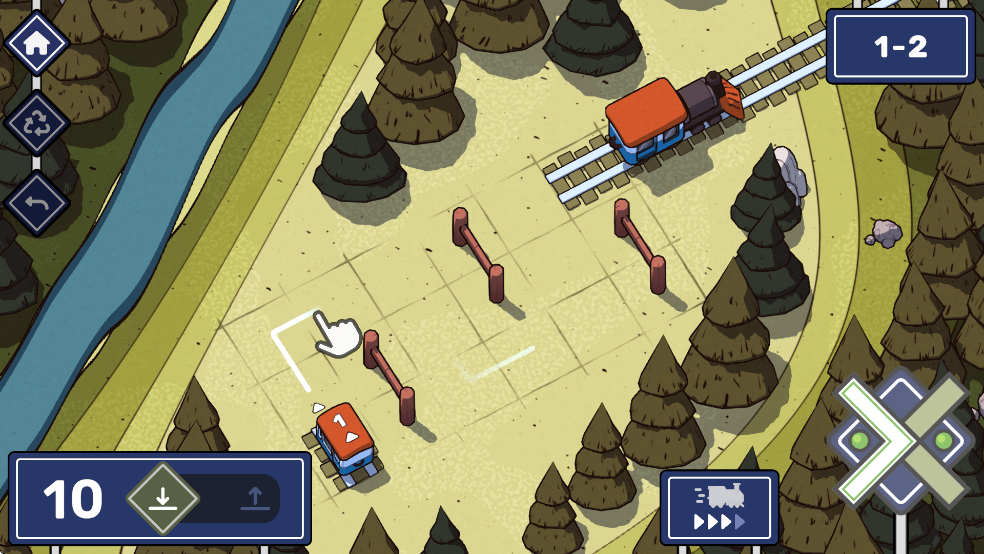Return to the home menu
Screen dimensions: 984x554
tap(37, 43)
